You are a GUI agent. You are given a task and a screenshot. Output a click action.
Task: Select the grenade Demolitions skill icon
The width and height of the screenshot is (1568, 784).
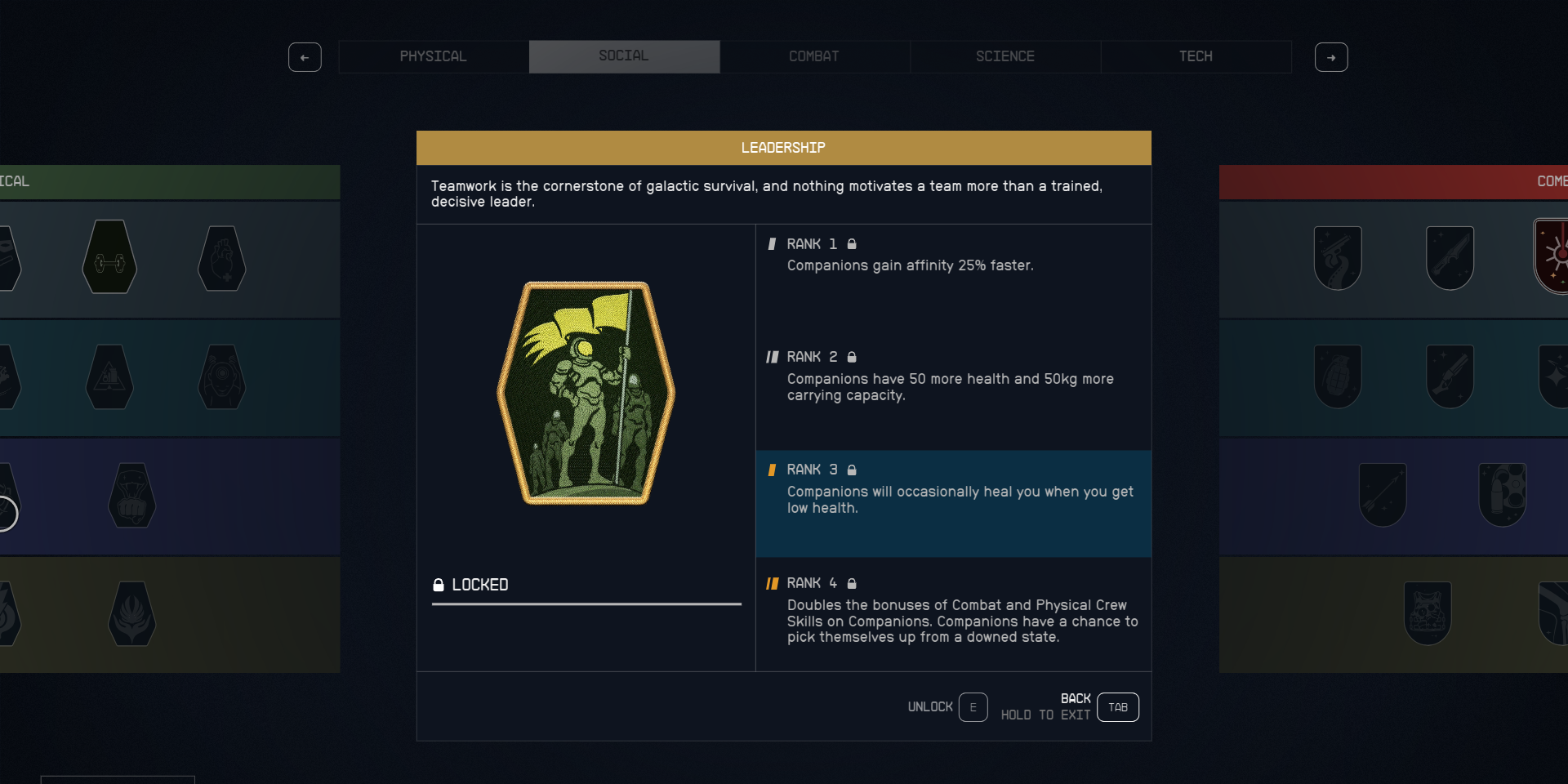click(1338, 376)
